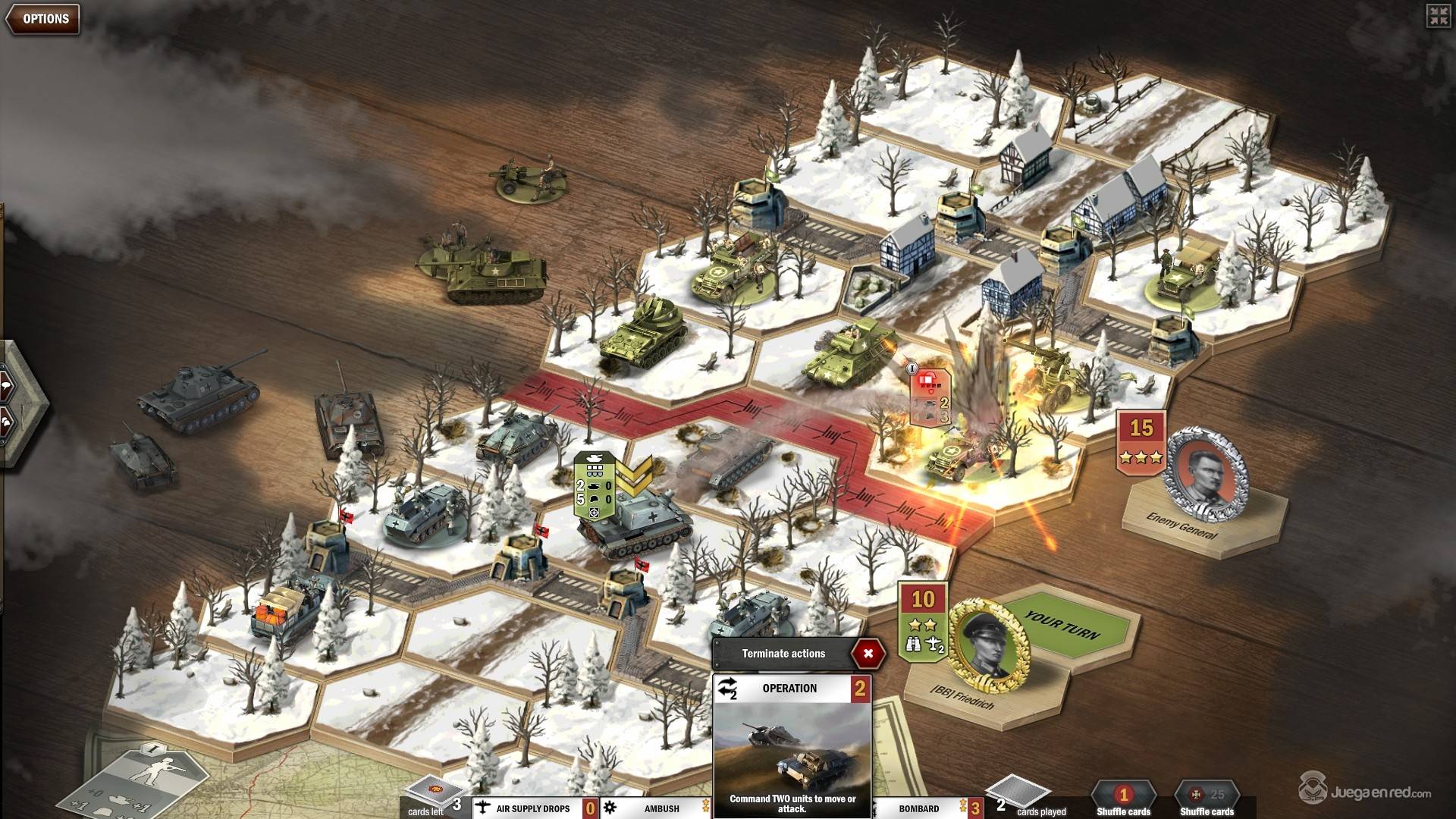Click the red X beside Terminate actions

click(x=868, y=653)
